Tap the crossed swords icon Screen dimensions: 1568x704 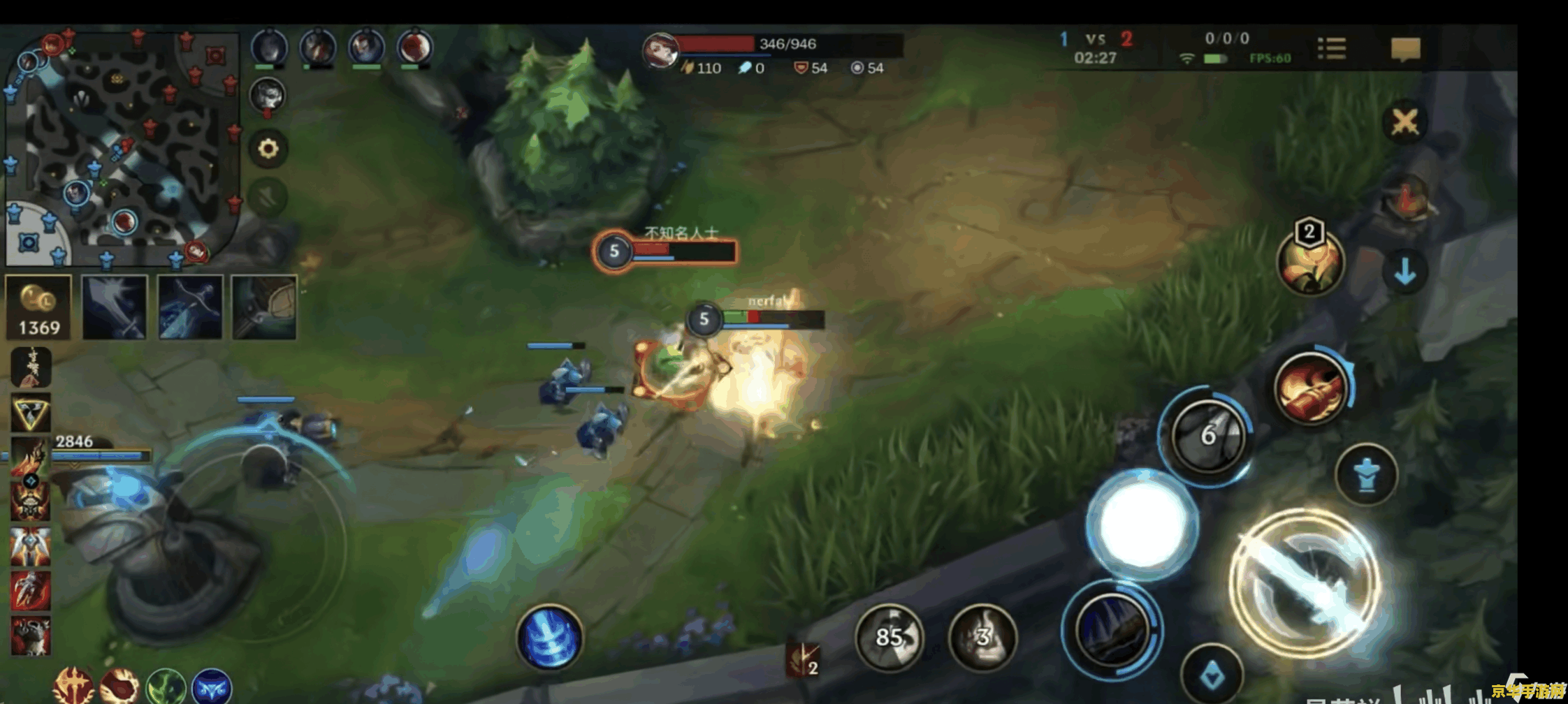[1404, 123]
